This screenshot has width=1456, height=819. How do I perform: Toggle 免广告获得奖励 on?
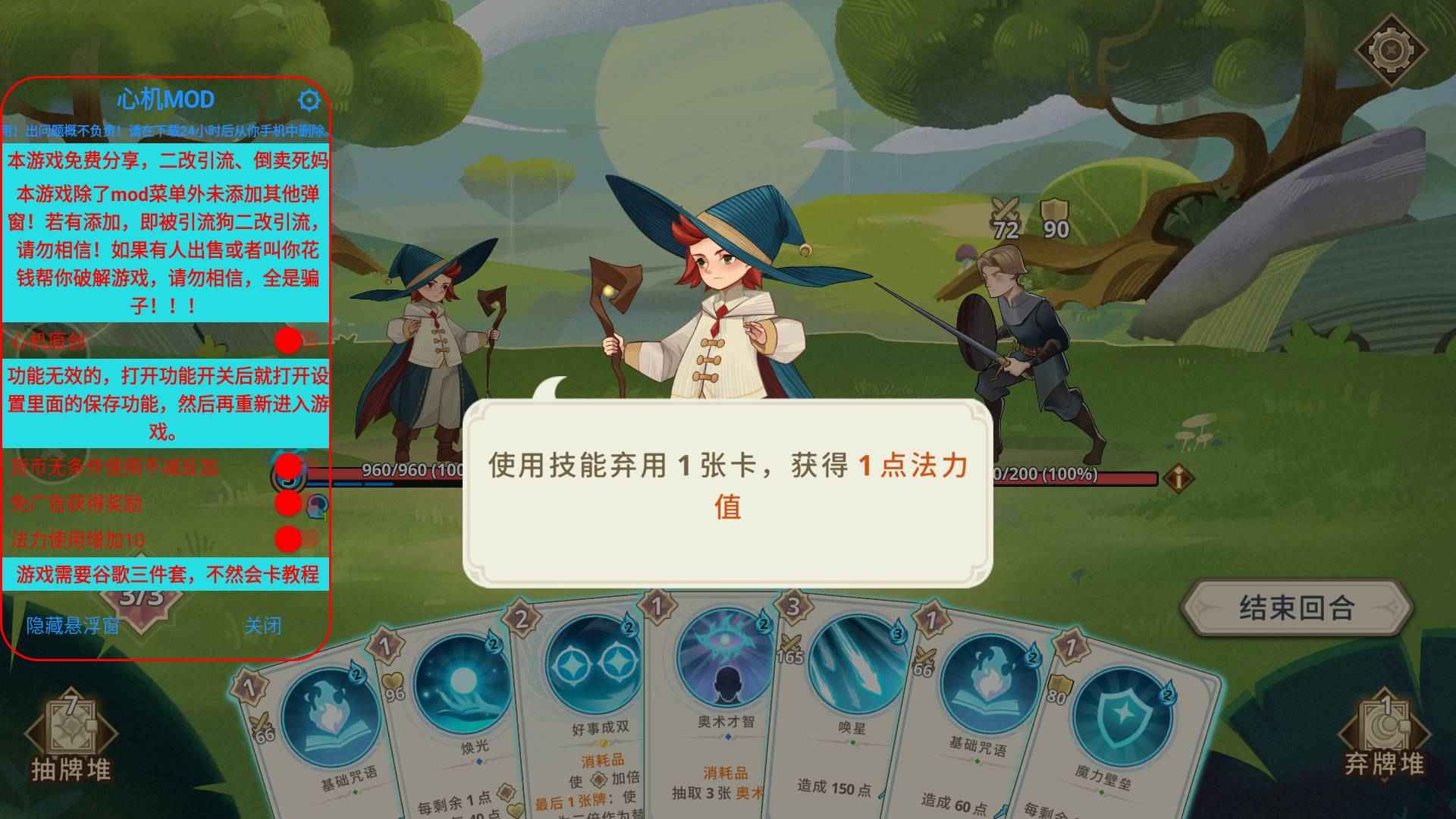[x=288, y=504]
